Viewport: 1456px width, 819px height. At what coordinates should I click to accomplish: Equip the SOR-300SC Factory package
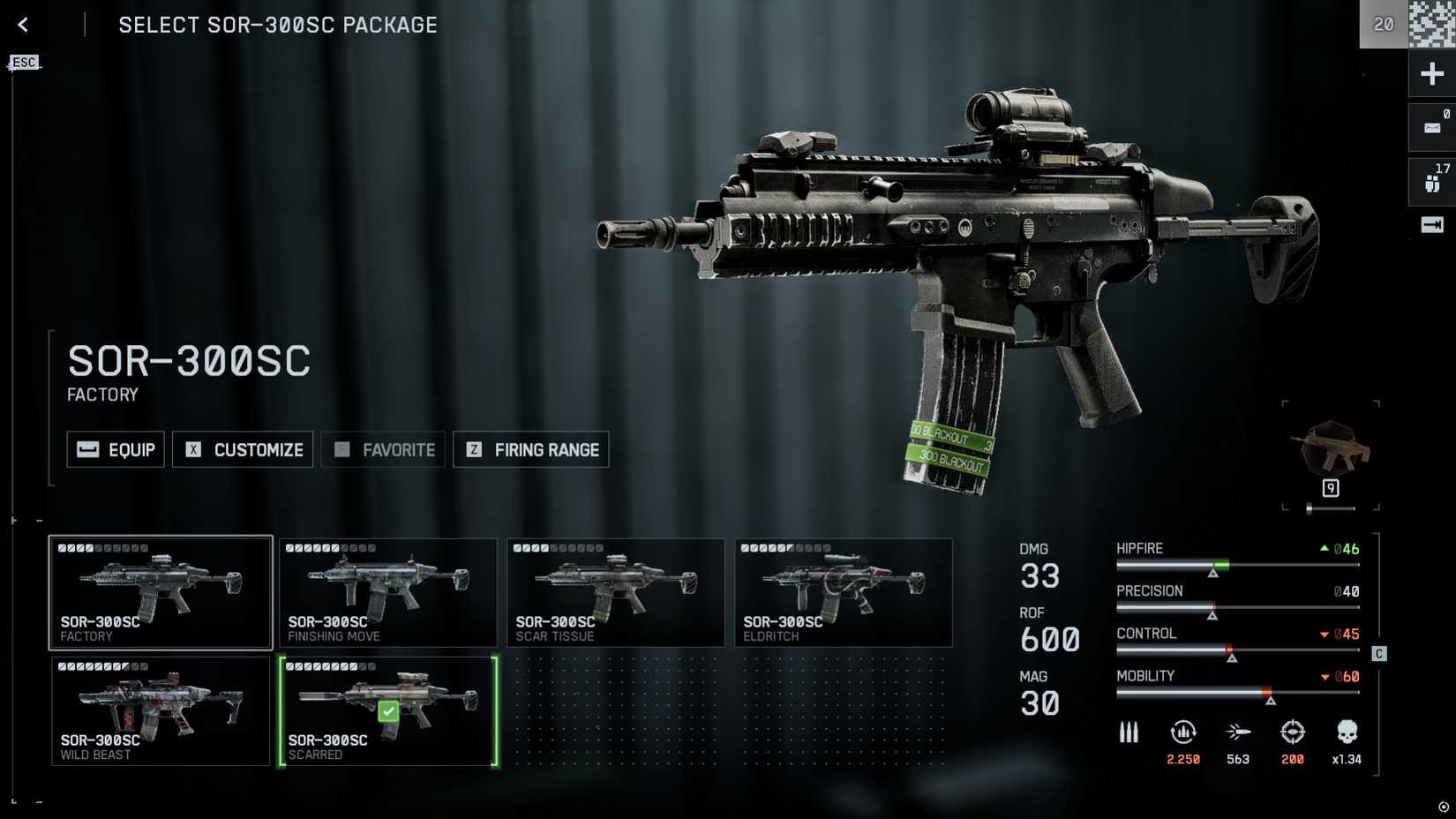pyautogui.click(x=116, y=449)
